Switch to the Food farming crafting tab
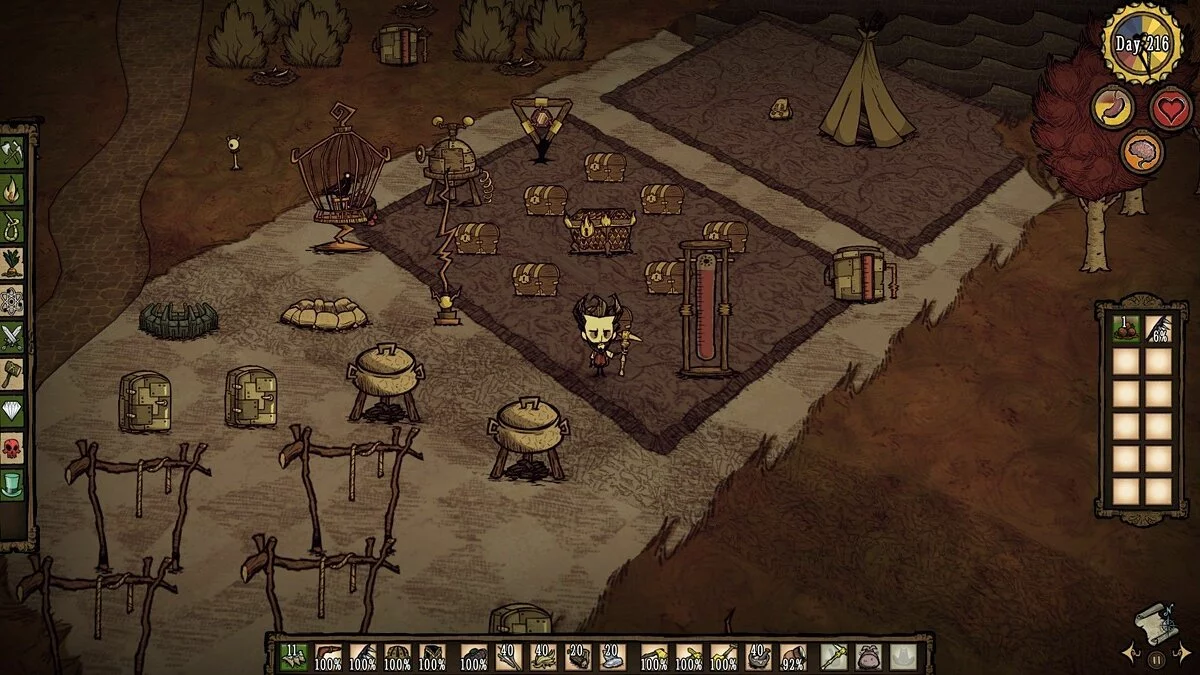Screen dimensions: 1200x675 [x=13, y=263]
